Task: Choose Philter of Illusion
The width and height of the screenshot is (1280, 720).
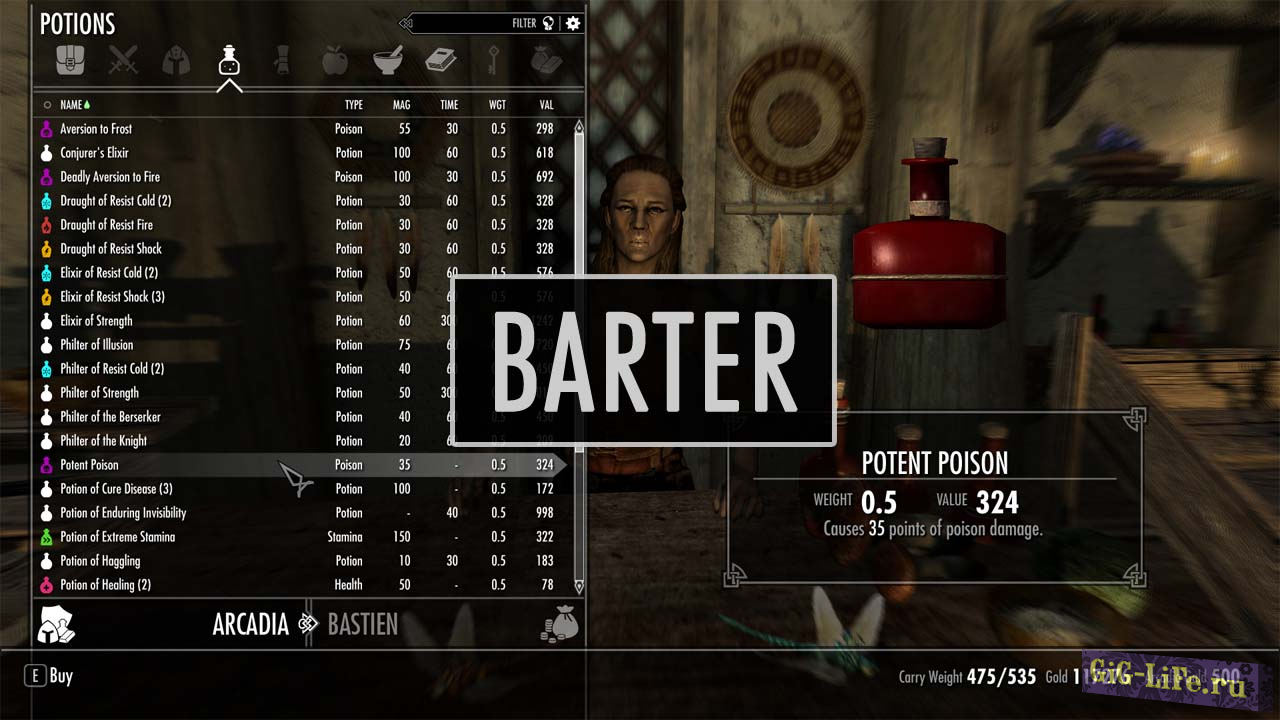Action: coord(96,345)
